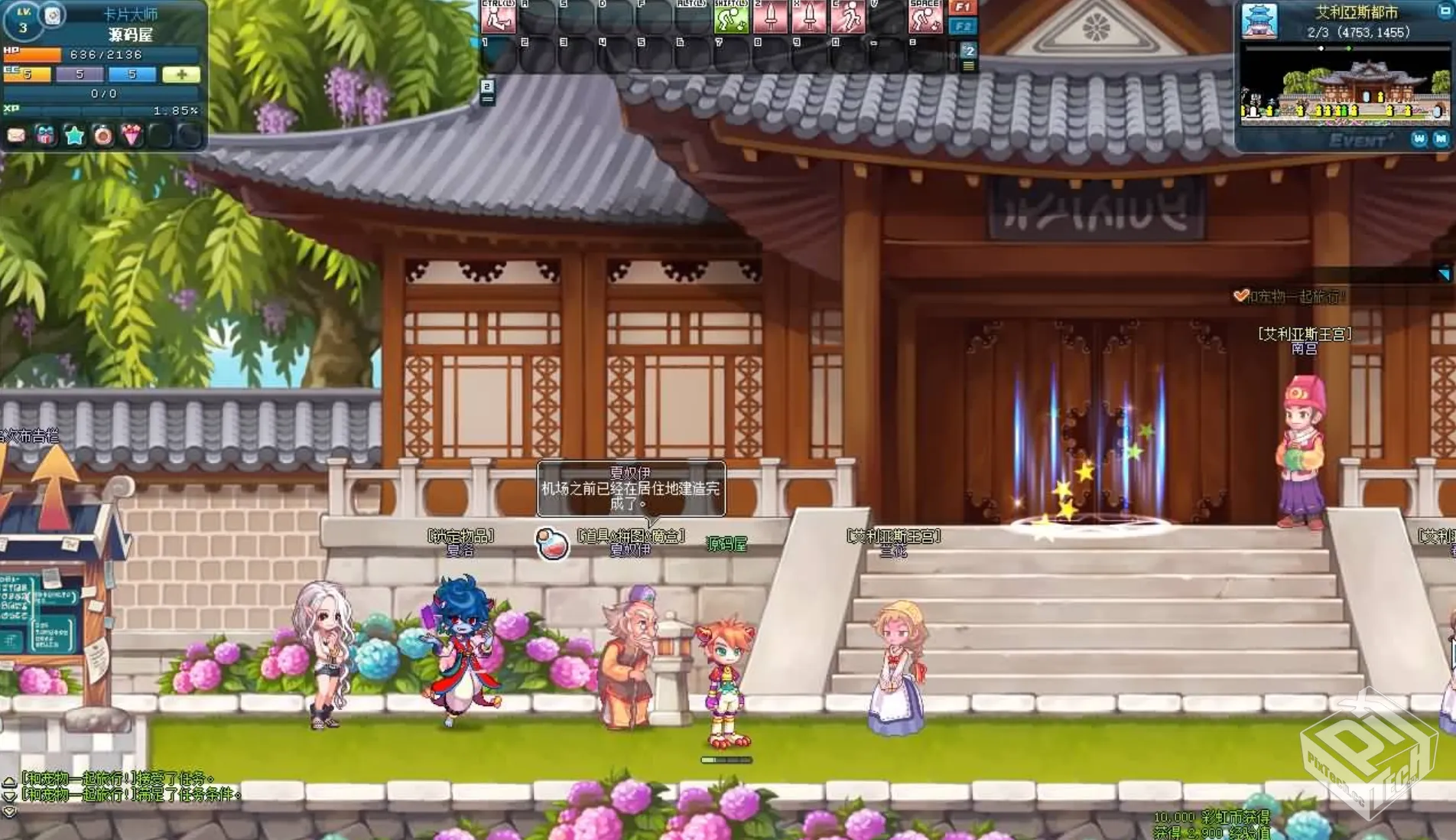Use the green SHIFT pickup skill

pyautogui.click(x=730, y=17)
